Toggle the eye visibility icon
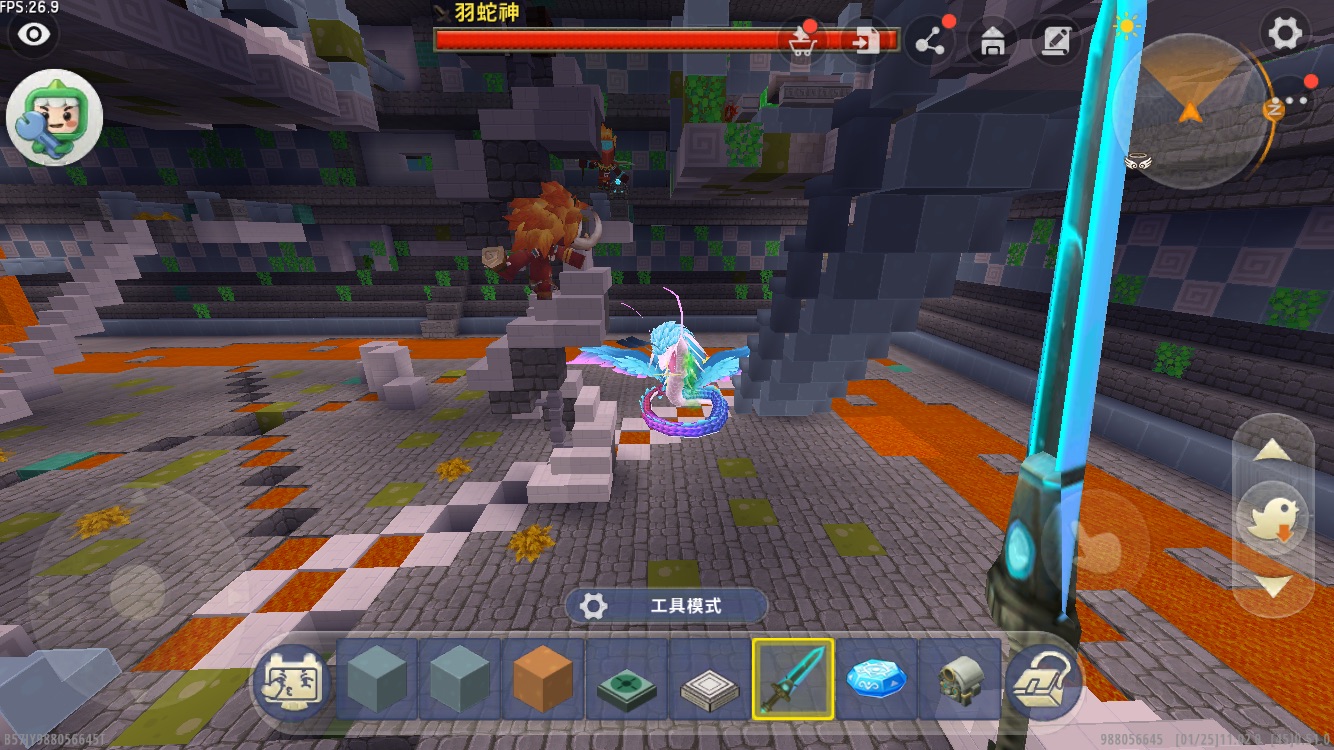The image size is (1334, 750). pos(35,35)
